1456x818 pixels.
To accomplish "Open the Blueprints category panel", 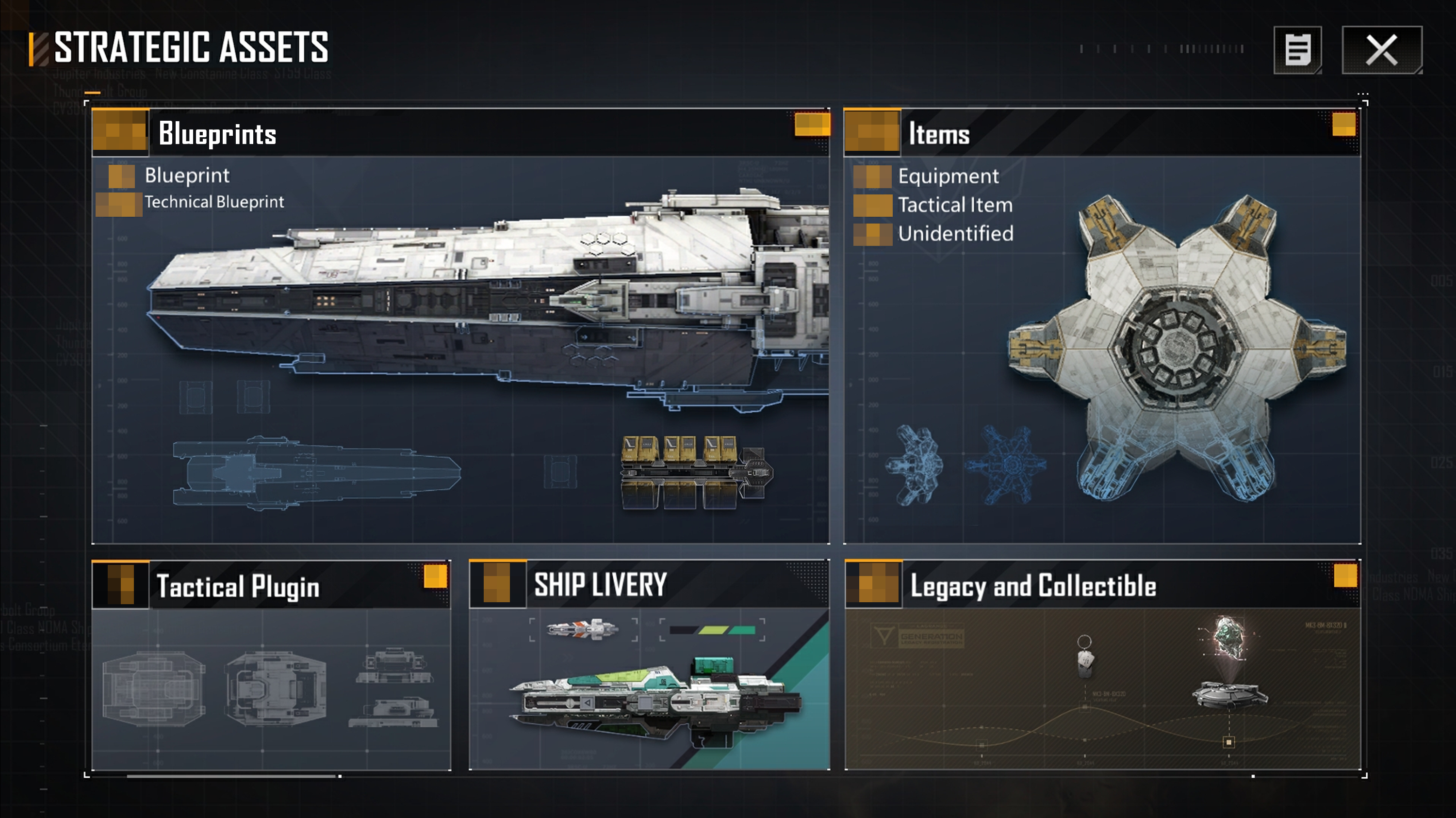I will (217, 134).
